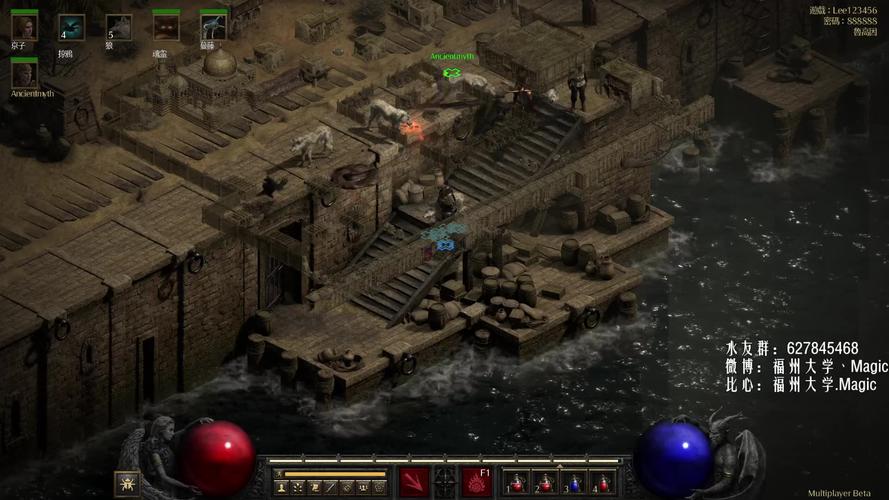The width and height of the screenshot is (889, 500).
Task: Drink the blue mana potion in slot 3
Action: [x=572, y=483]
